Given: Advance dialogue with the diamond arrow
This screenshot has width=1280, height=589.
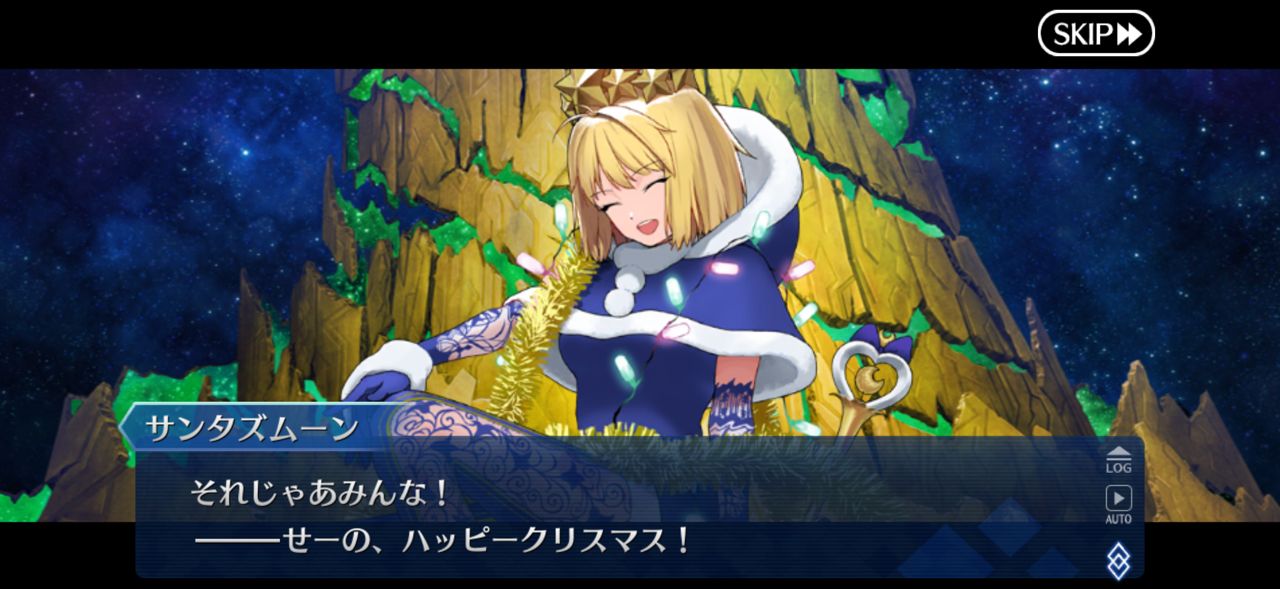Looking at the screenshot, I should click(1118, 560).
